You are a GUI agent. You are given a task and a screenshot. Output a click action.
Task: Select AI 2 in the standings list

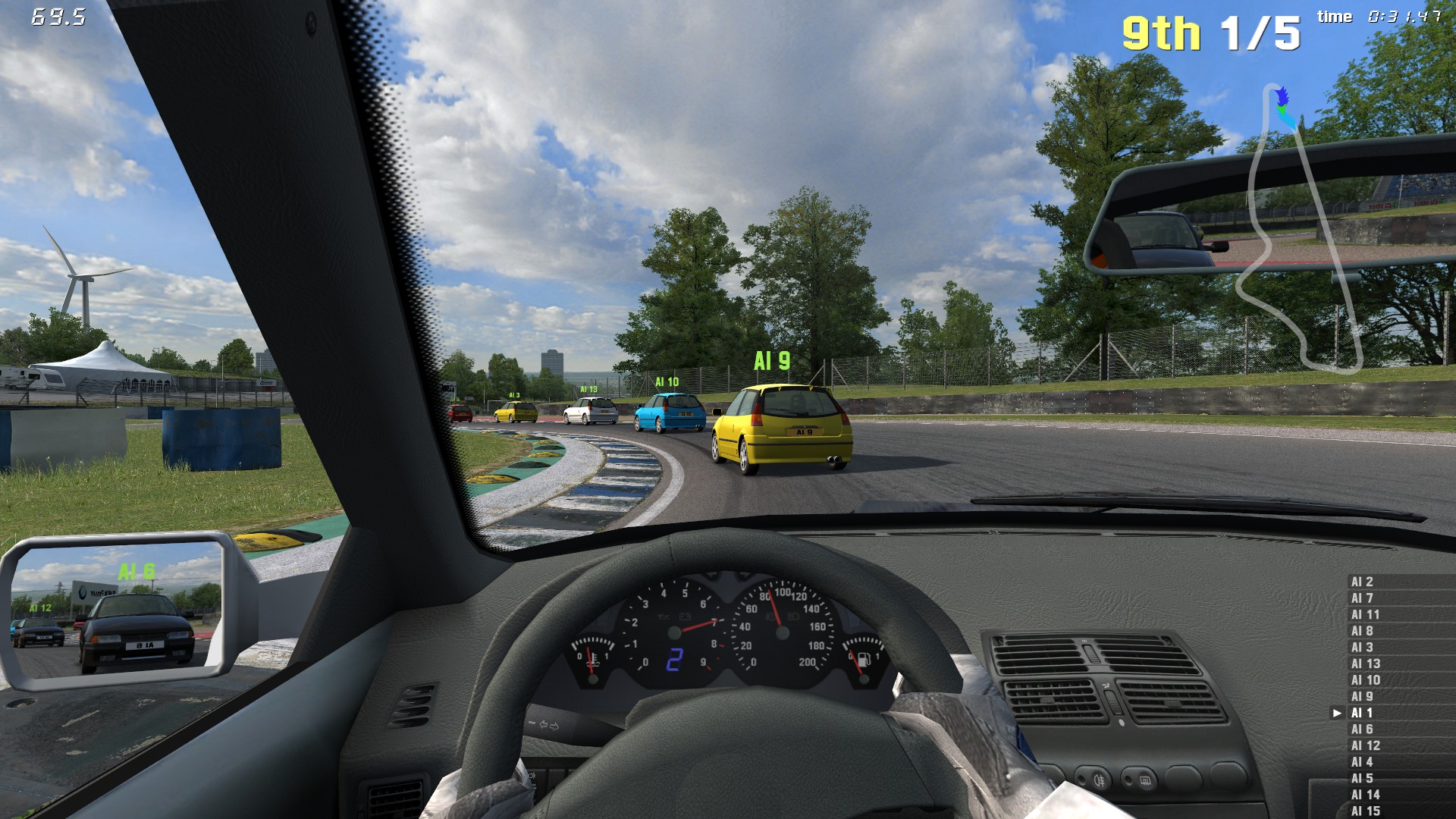click(x=1363, y=582)
